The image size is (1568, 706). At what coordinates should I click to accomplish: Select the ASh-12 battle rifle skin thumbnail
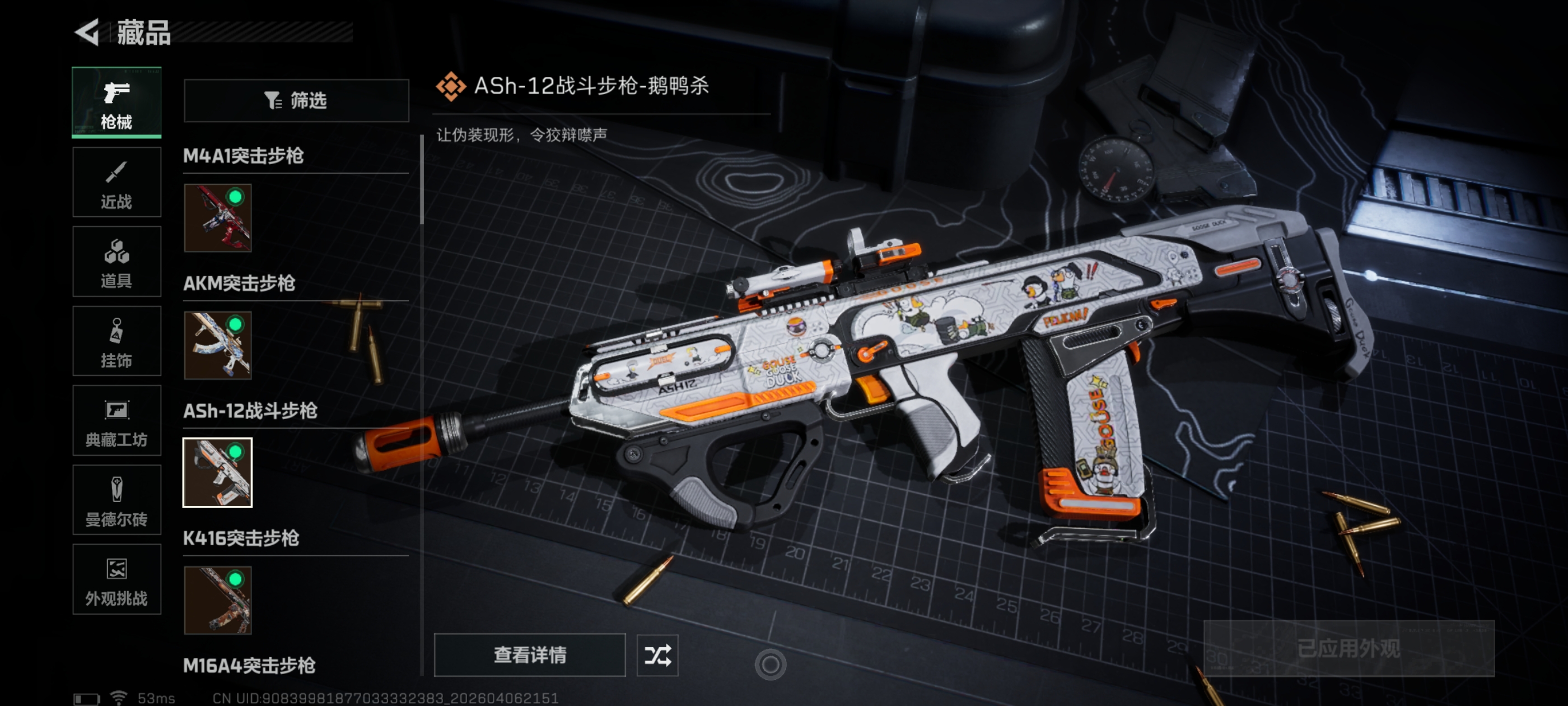218,473
